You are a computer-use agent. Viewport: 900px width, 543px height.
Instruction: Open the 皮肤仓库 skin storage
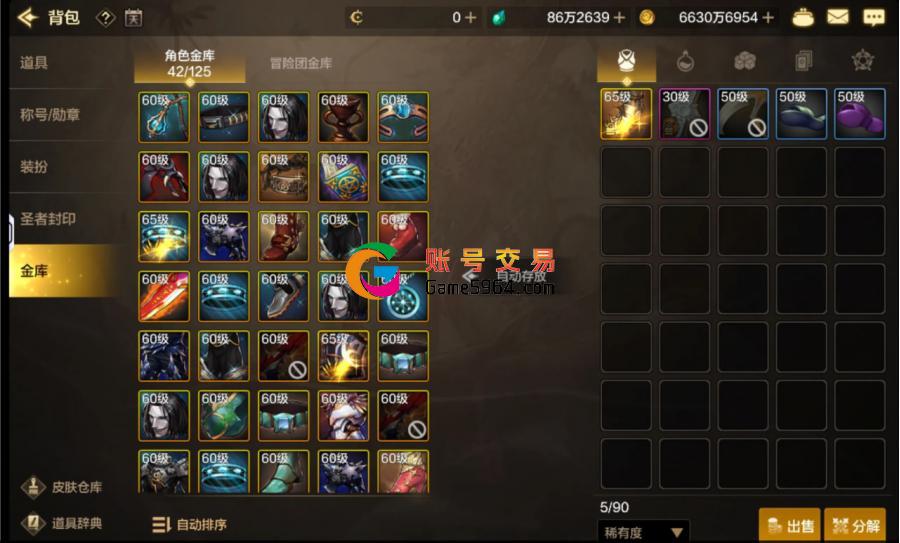[x=63, y=487]
